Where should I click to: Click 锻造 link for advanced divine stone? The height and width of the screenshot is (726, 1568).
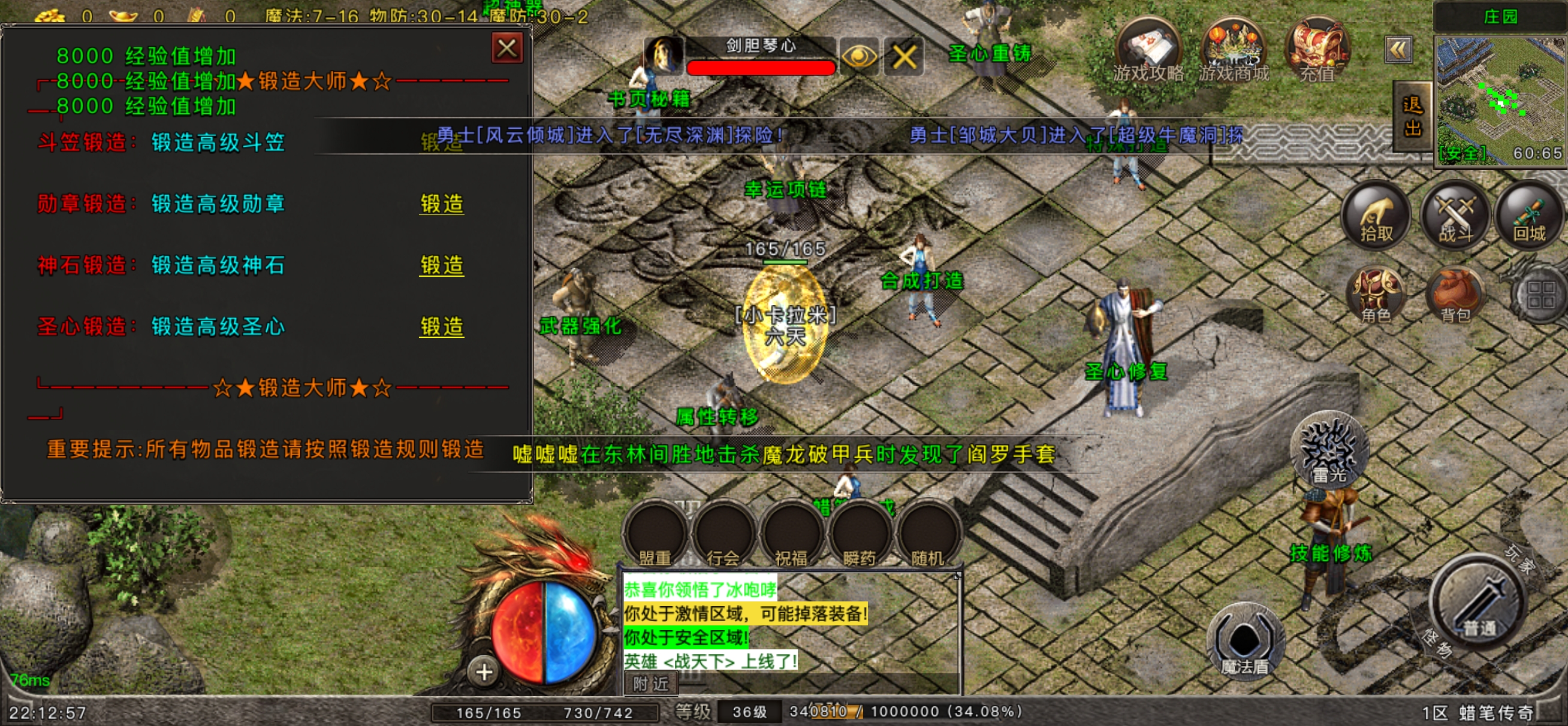(441, 265)
